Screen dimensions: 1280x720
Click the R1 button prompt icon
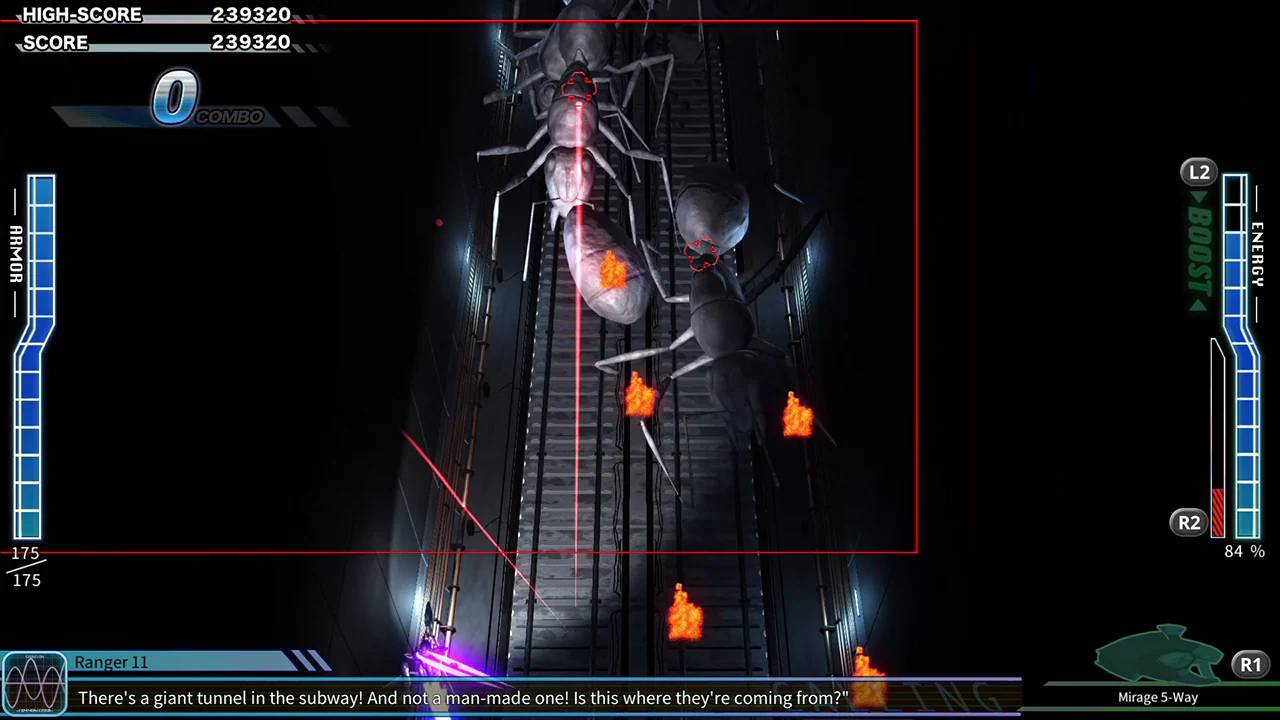point(1250,664)
